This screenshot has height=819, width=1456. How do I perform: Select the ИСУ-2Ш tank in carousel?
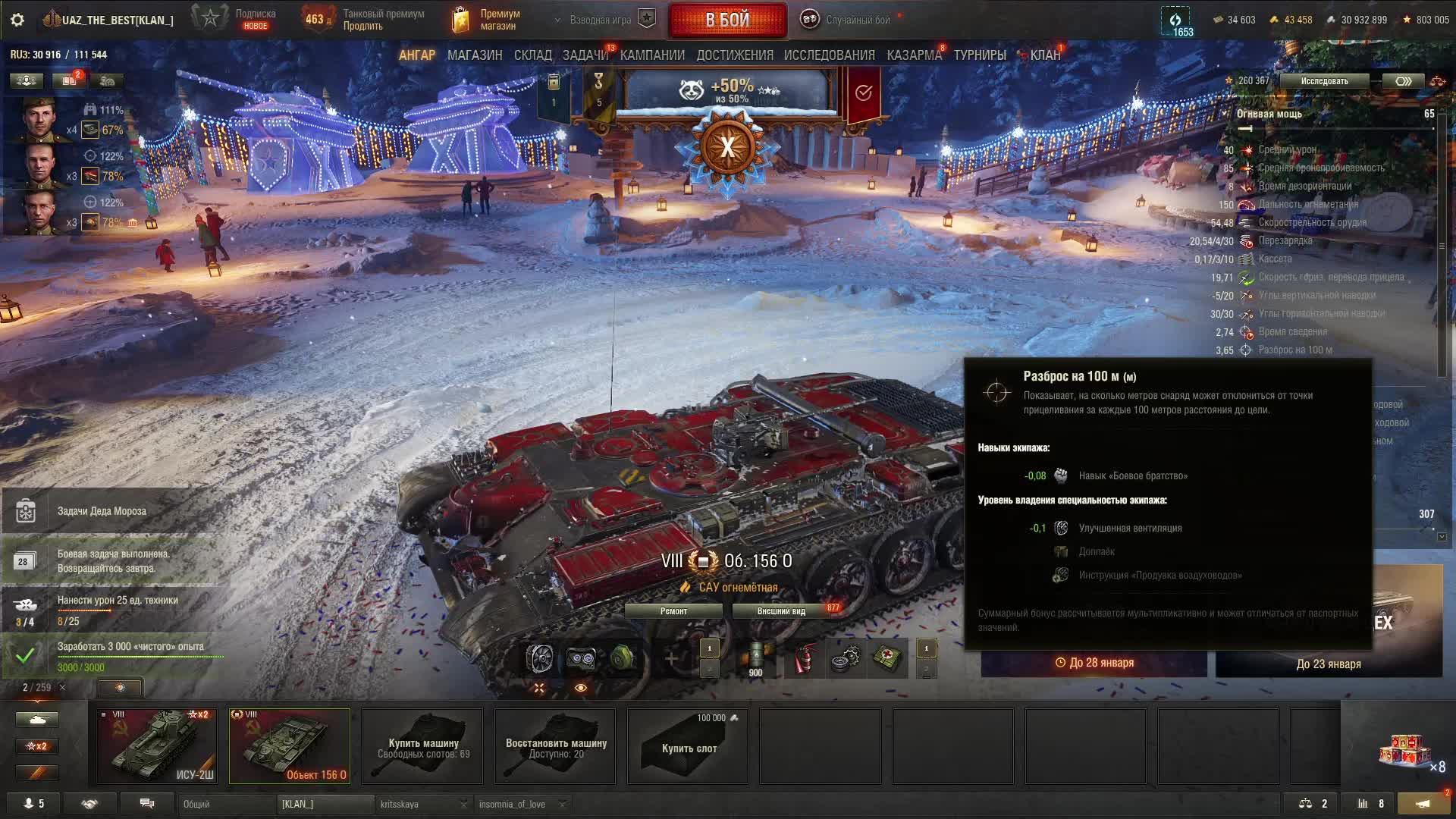coord(157,745)
